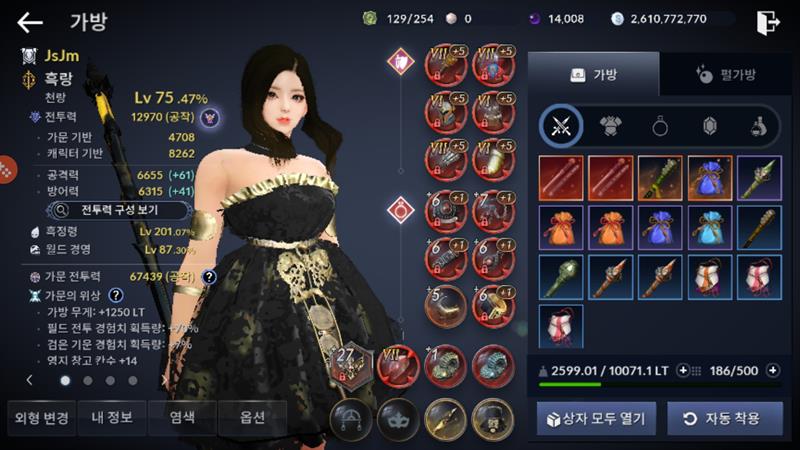Show the 가문의 위상 help tooltip
This screenshot has height=450, width=800.
pos(116,295)
